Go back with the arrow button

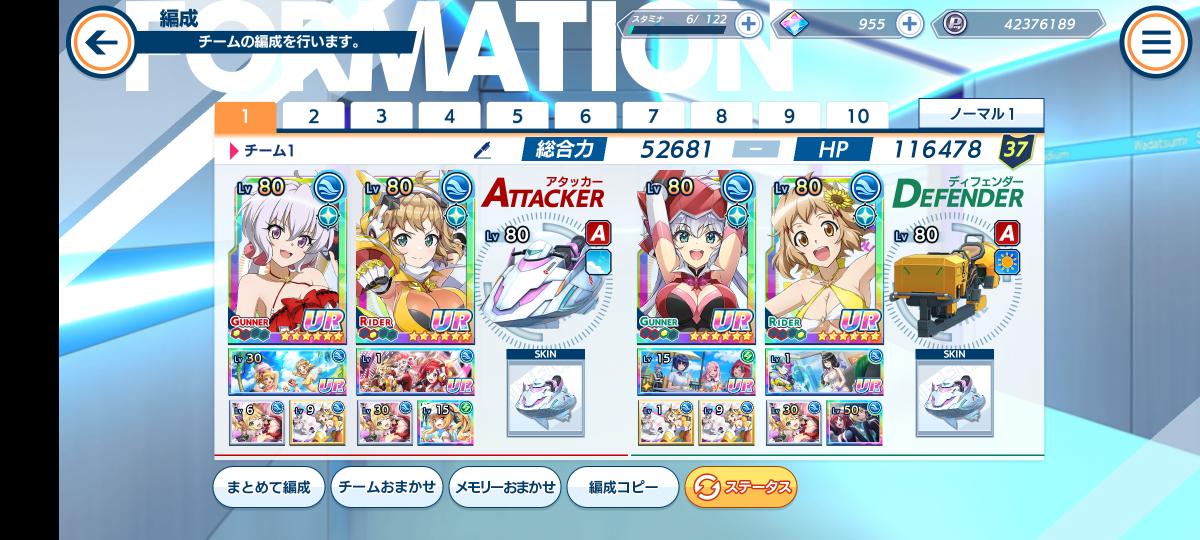click(101, 42)
